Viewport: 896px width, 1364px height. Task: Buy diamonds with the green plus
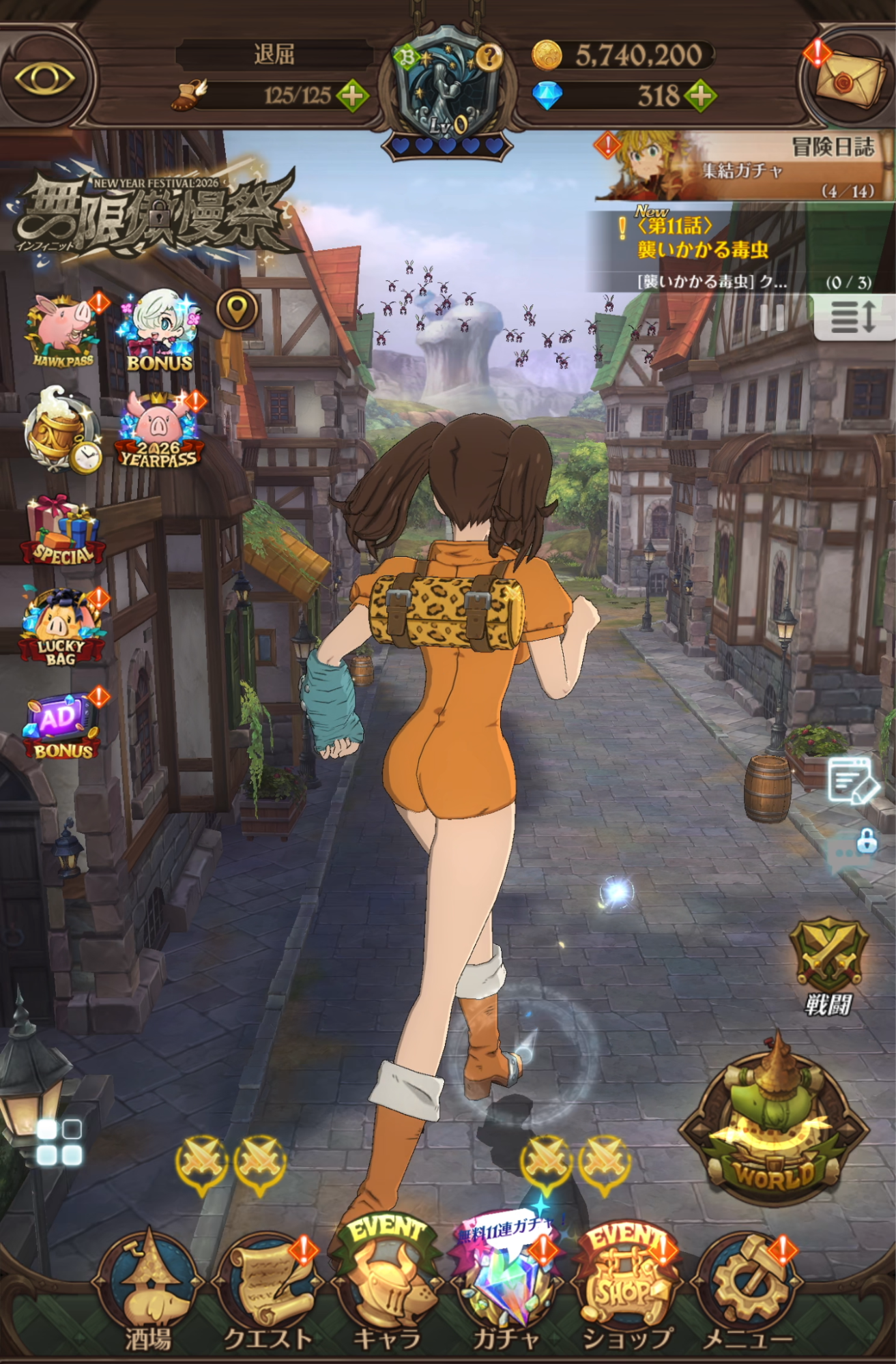click(701, 96)
